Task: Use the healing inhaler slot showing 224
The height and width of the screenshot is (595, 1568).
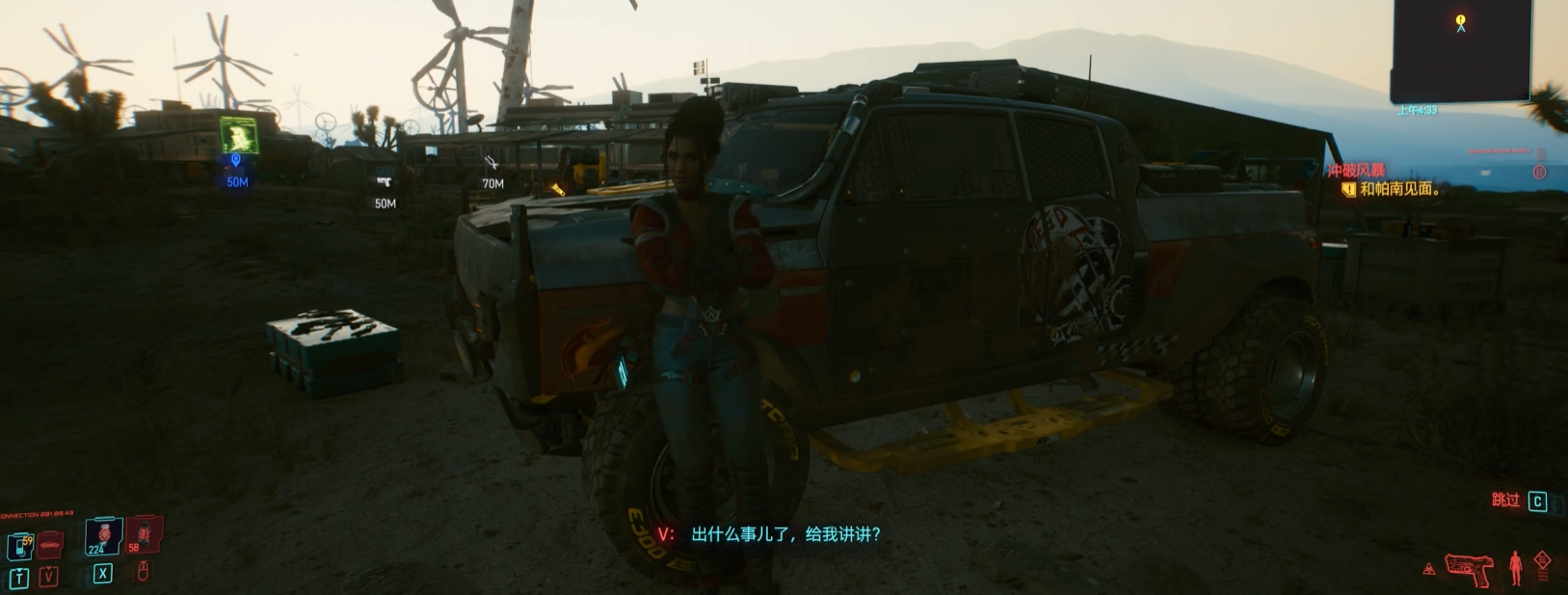Action: [x=103, y=536]
